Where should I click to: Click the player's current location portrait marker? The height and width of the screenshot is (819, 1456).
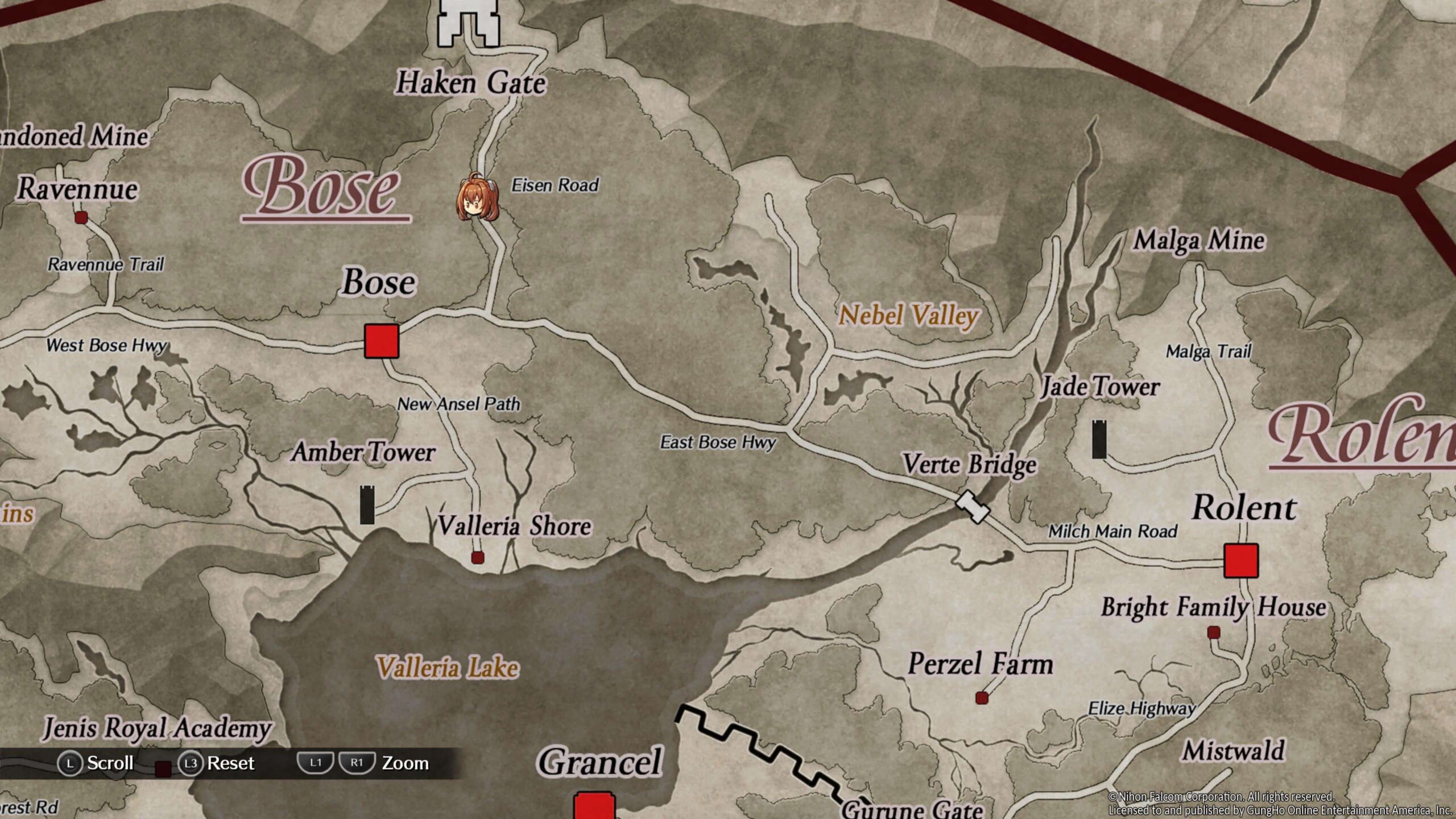pyautogui.click(x=477, y=198)
